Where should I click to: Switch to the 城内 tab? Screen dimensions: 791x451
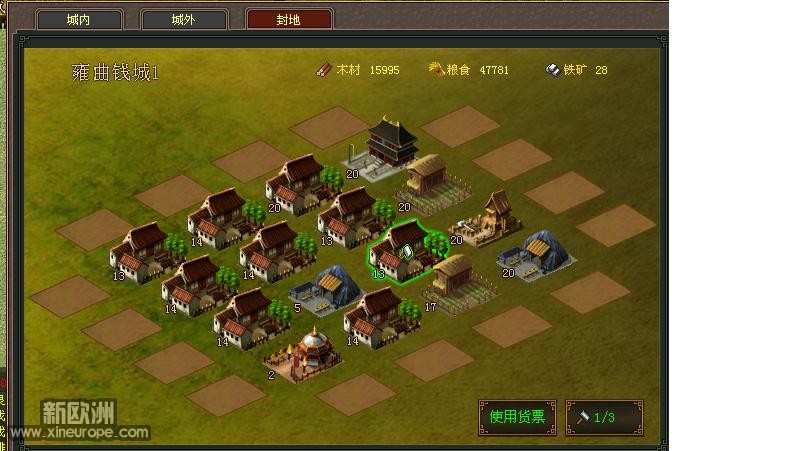pyautogui.click(x=79, y=19)
